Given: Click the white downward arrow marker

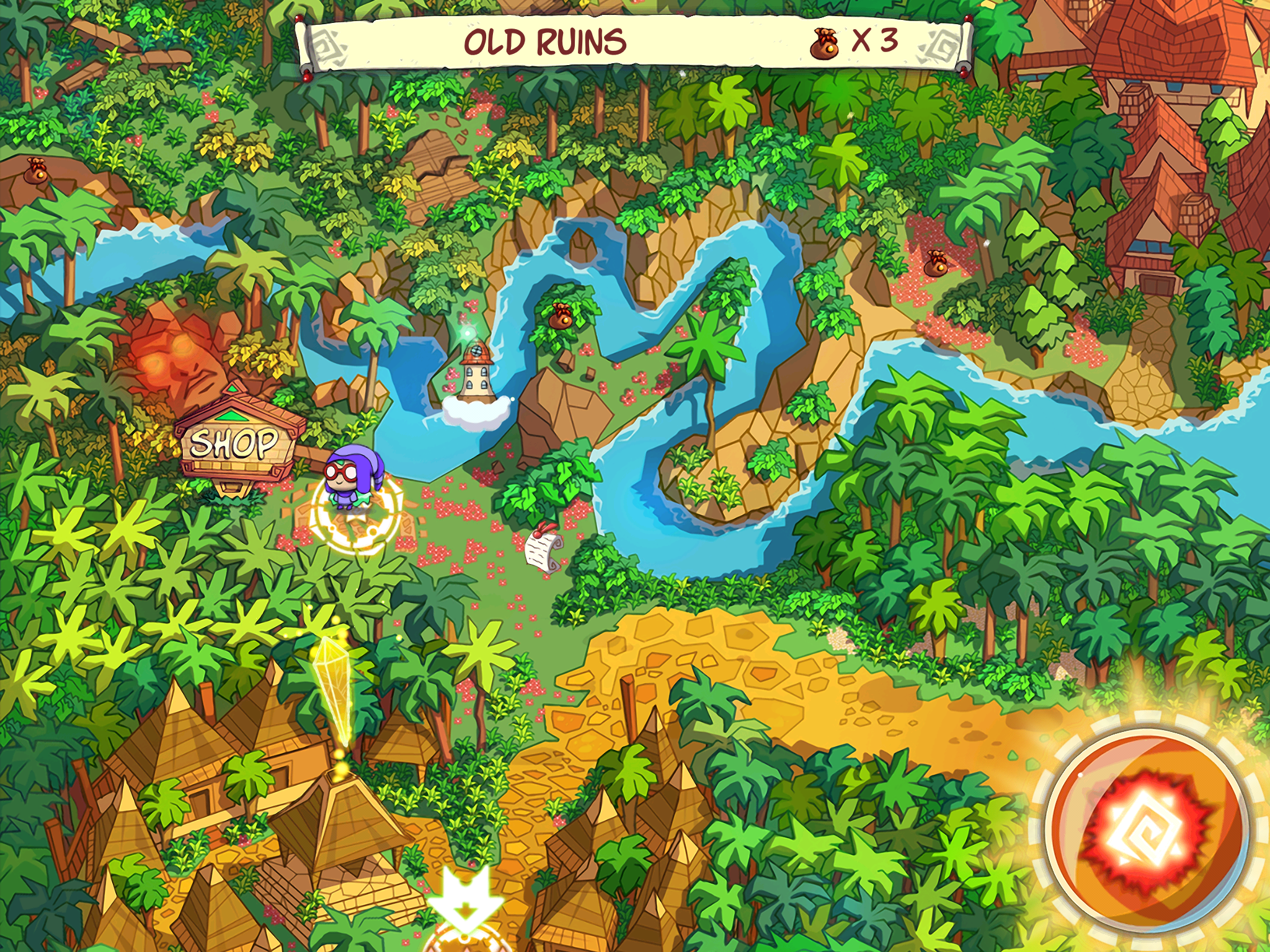Looking at the screenshot, I should click(465, 897).
